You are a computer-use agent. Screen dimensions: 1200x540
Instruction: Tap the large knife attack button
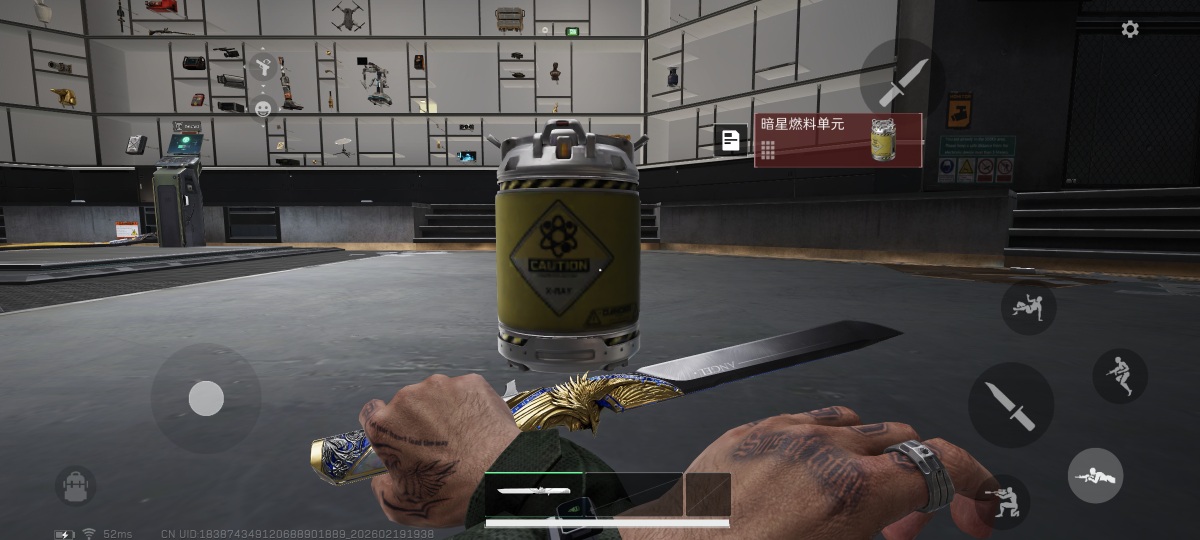(x=1010, y=404)
